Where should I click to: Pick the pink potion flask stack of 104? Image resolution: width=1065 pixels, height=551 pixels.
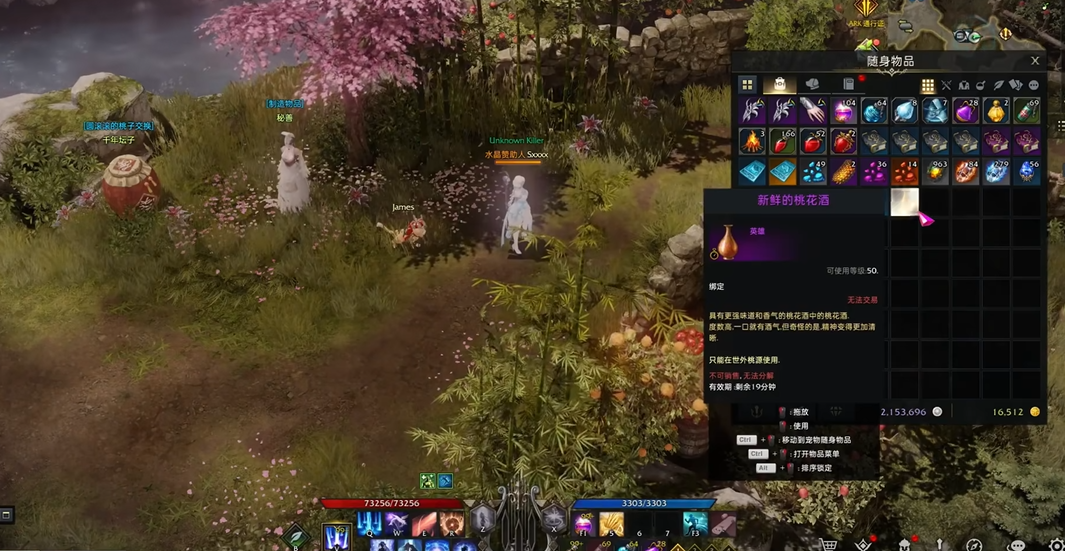[x=843, y=110]
